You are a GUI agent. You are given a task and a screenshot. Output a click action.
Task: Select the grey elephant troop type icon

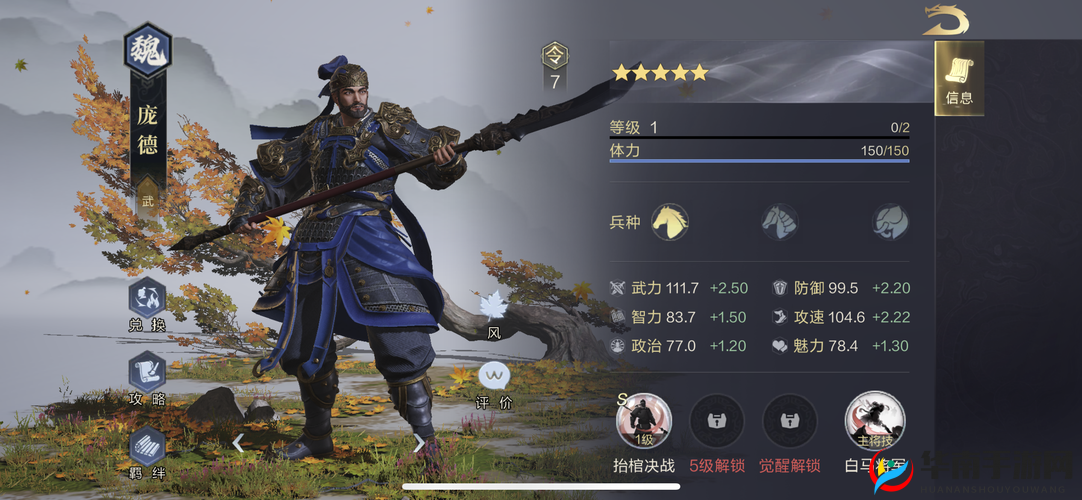888,221
